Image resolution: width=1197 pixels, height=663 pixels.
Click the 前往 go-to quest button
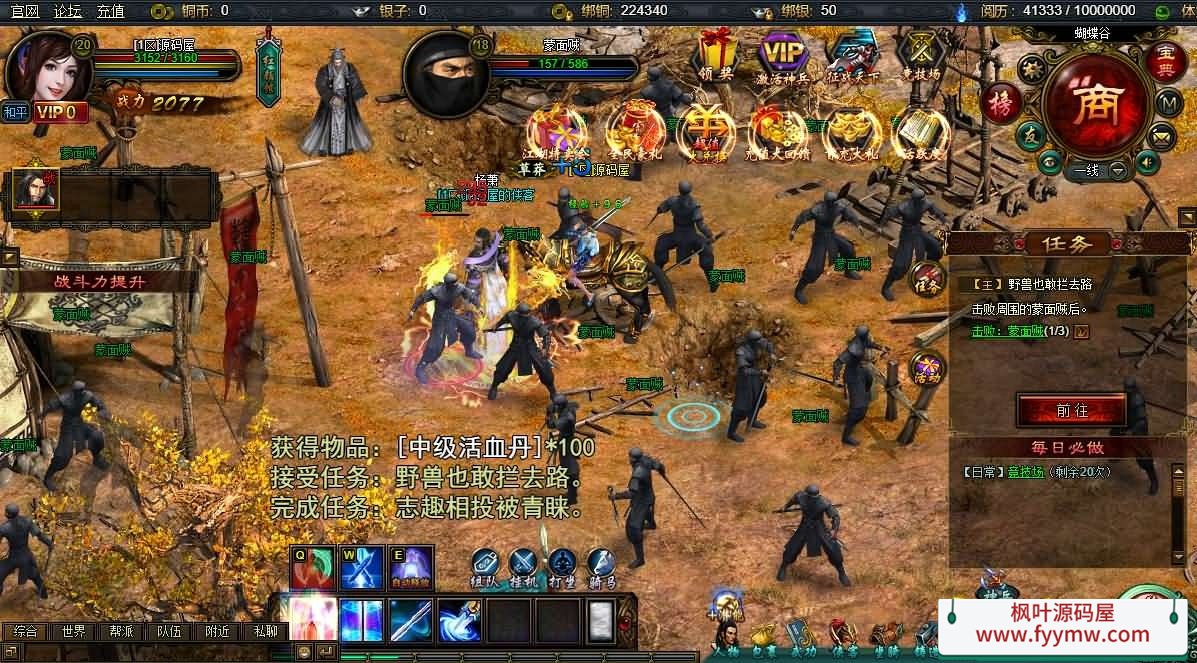coord(1071,411)
